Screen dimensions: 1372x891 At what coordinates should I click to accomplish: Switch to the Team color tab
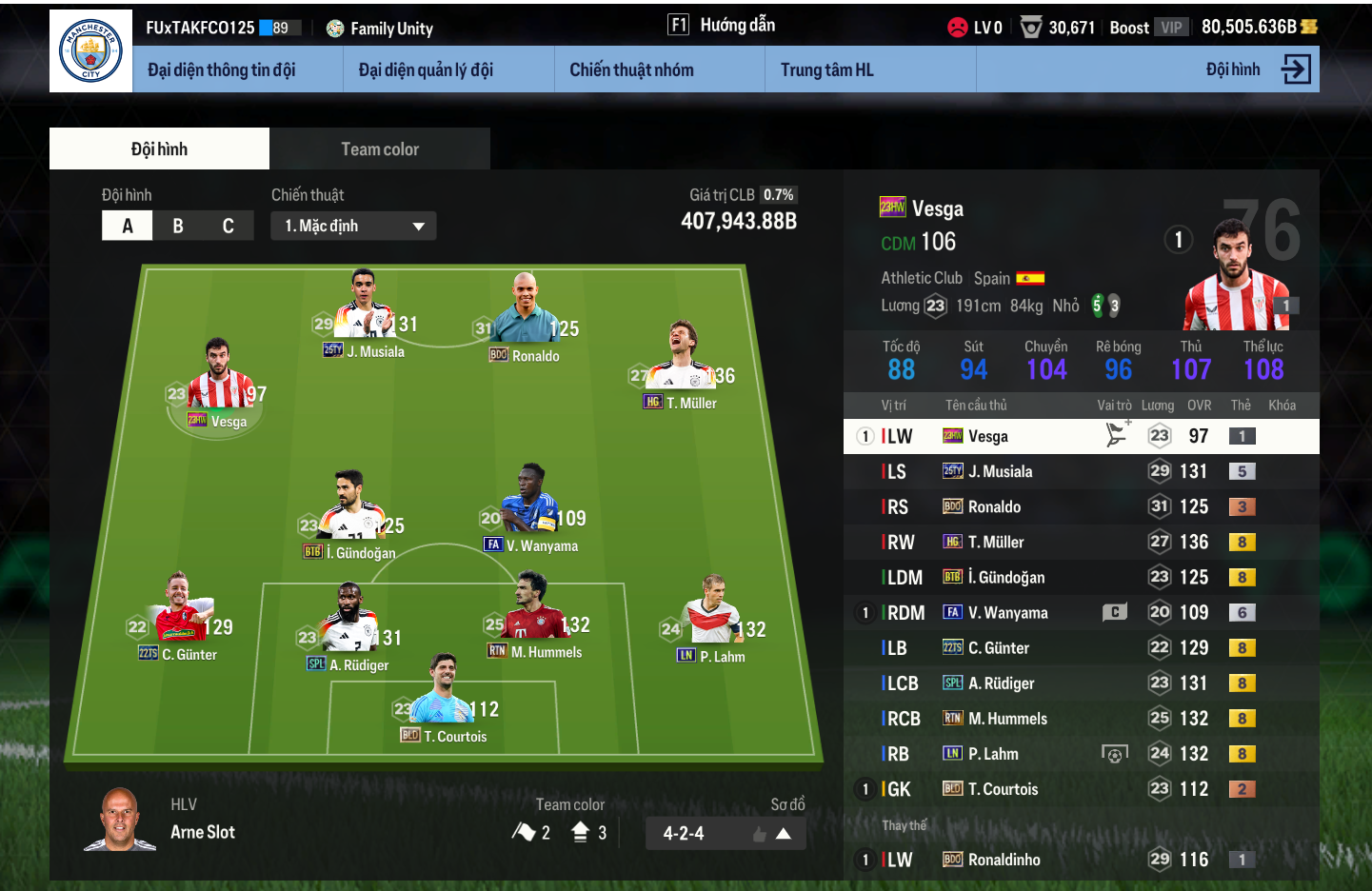pyautogui.click(x=380, y=149)
